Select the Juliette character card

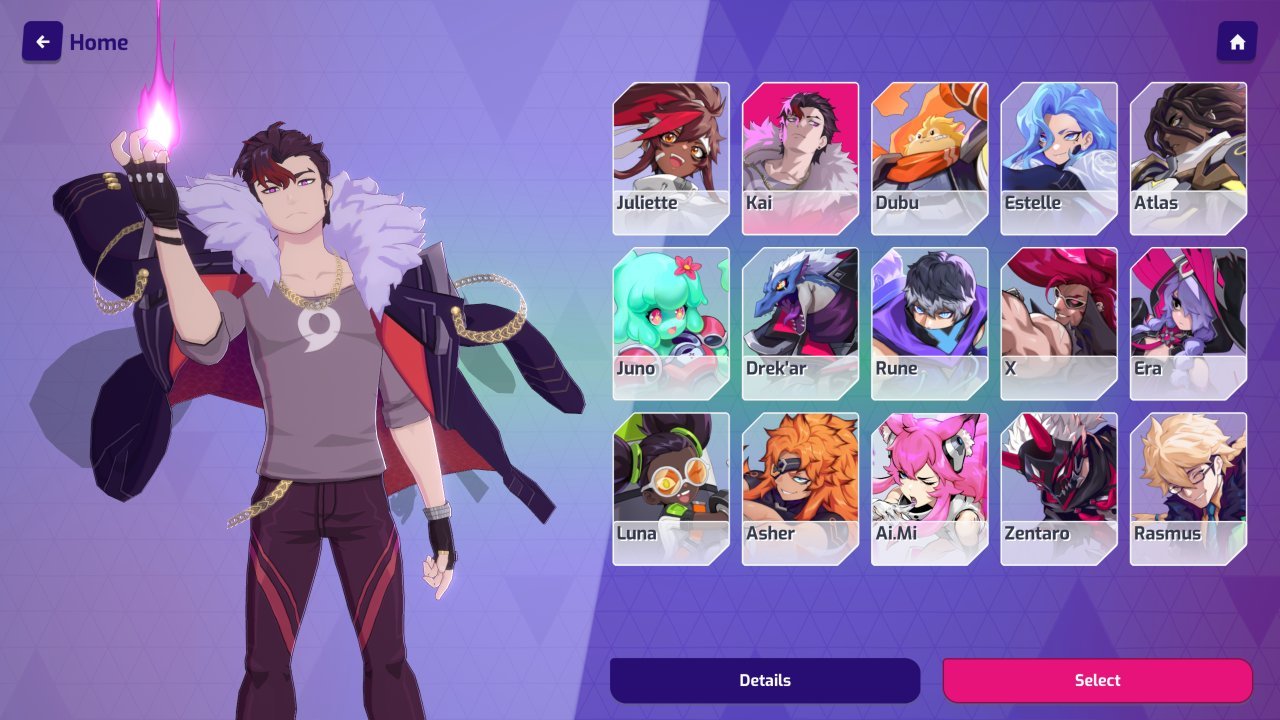click(671, 158)
